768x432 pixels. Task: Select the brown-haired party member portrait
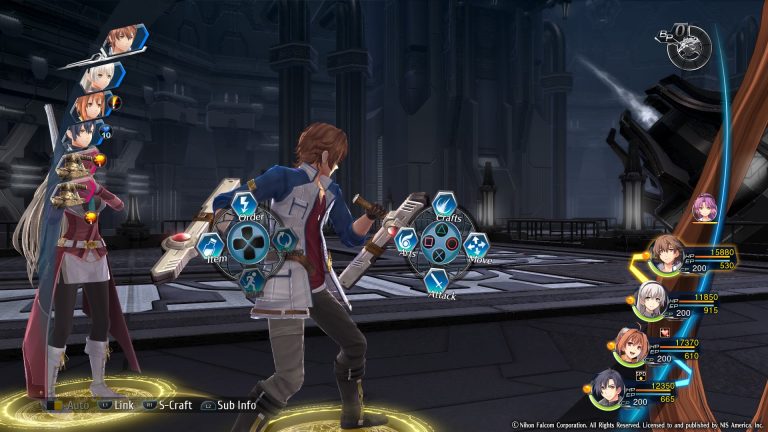(x=664, y=253)
